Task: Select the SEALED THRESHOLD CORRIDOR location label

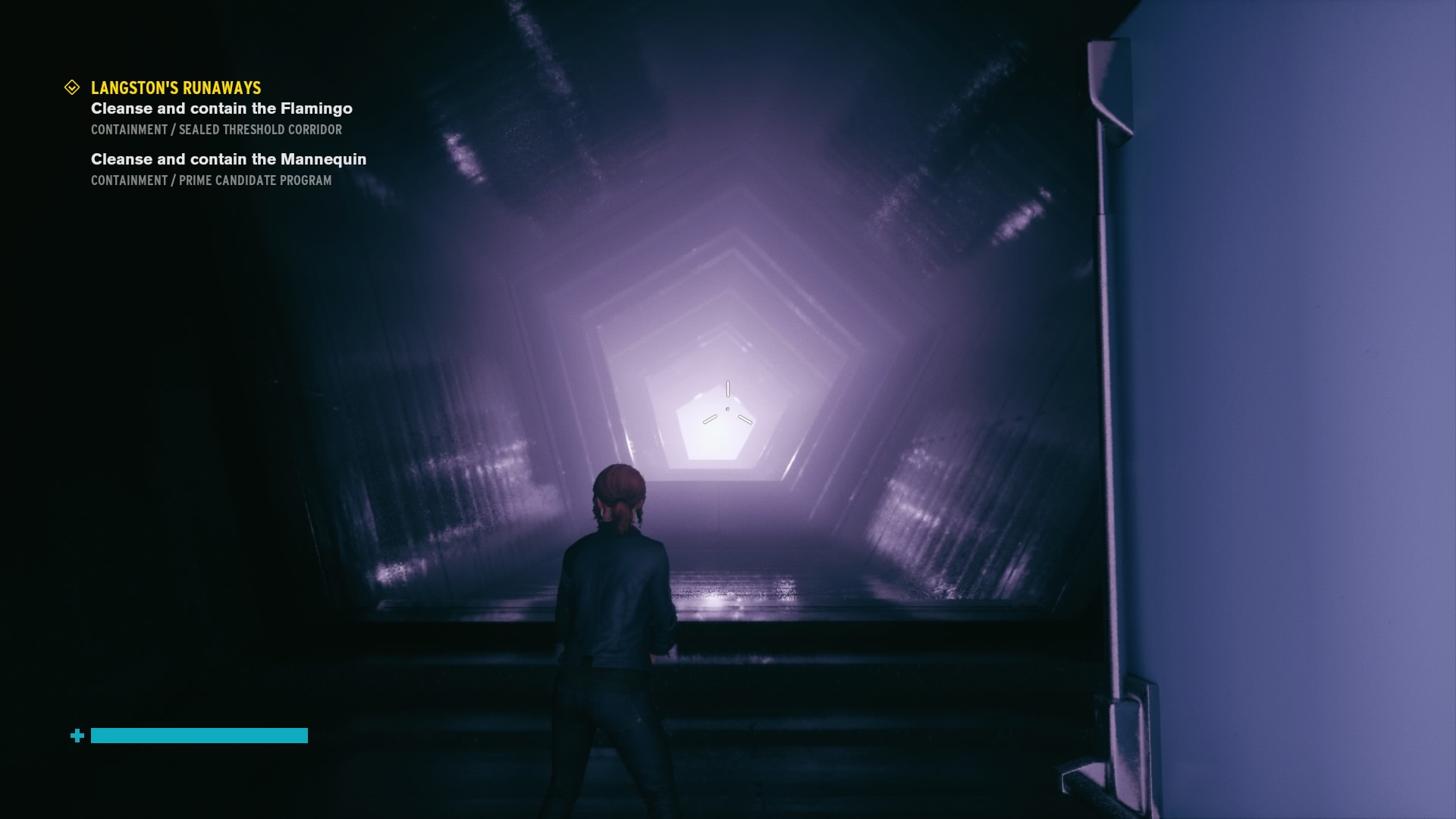Action: point(215,130)
